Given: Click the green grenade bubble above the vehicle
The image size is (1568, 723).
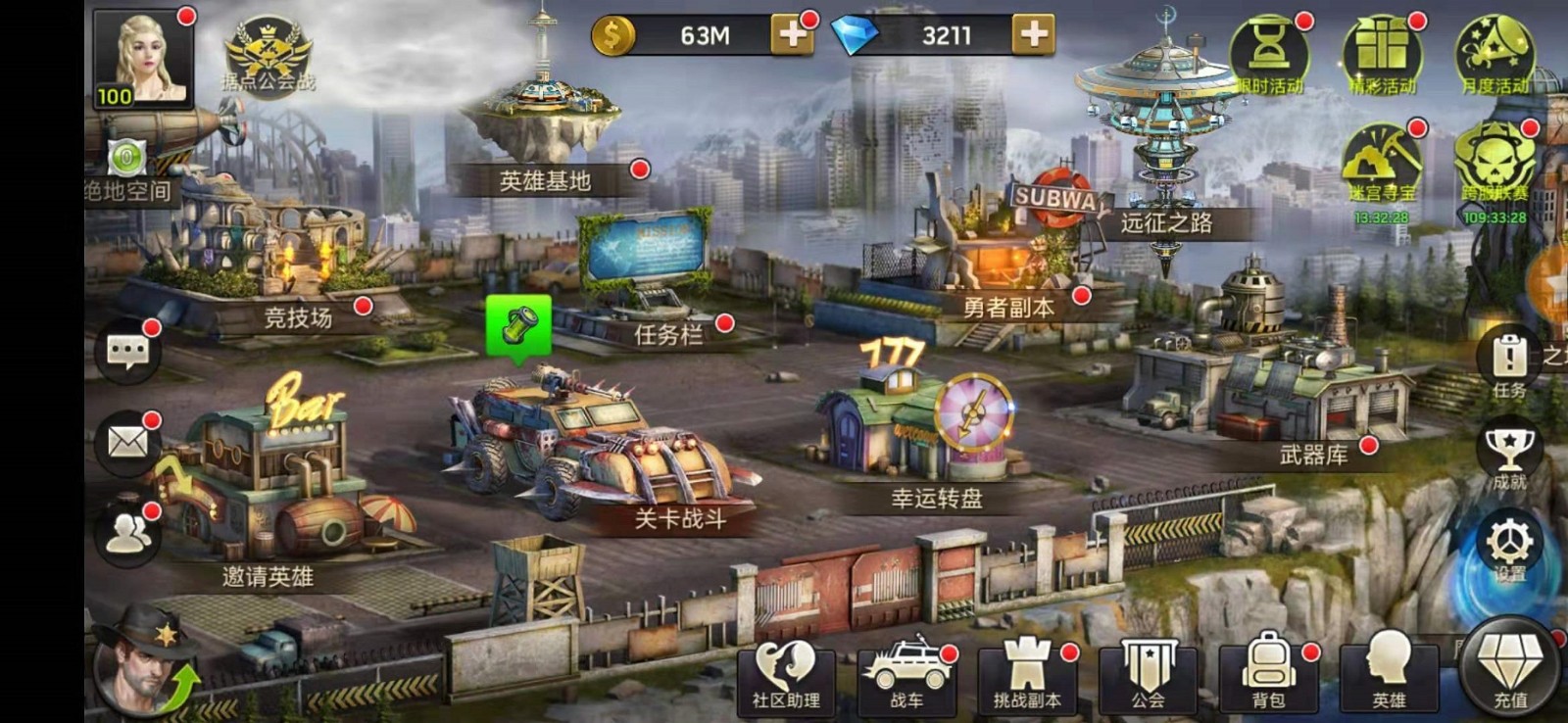Looking at the screenshot, I should (x=519, y=321).
